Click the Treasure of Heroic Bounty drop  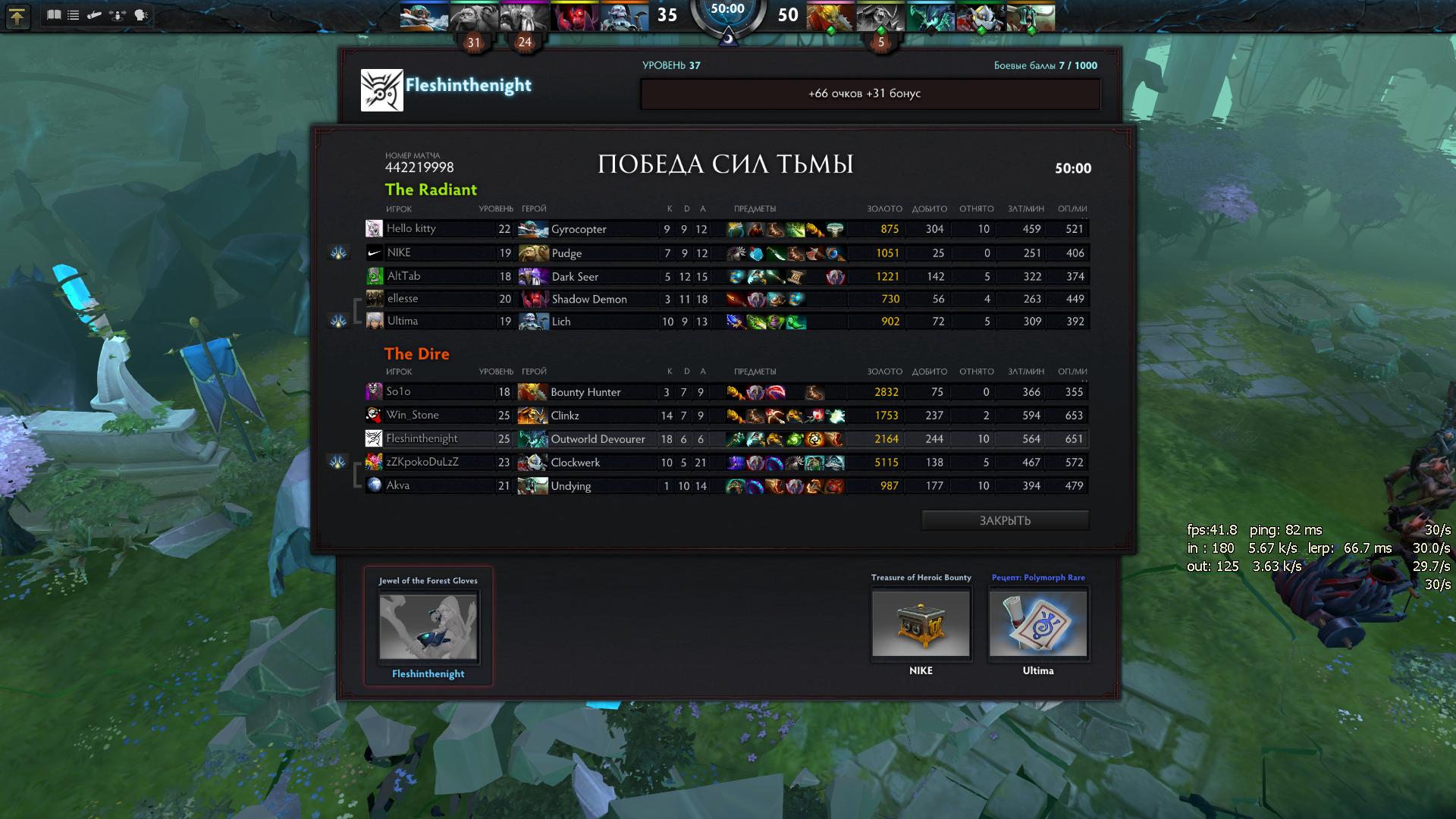click(x=921, y=623)
